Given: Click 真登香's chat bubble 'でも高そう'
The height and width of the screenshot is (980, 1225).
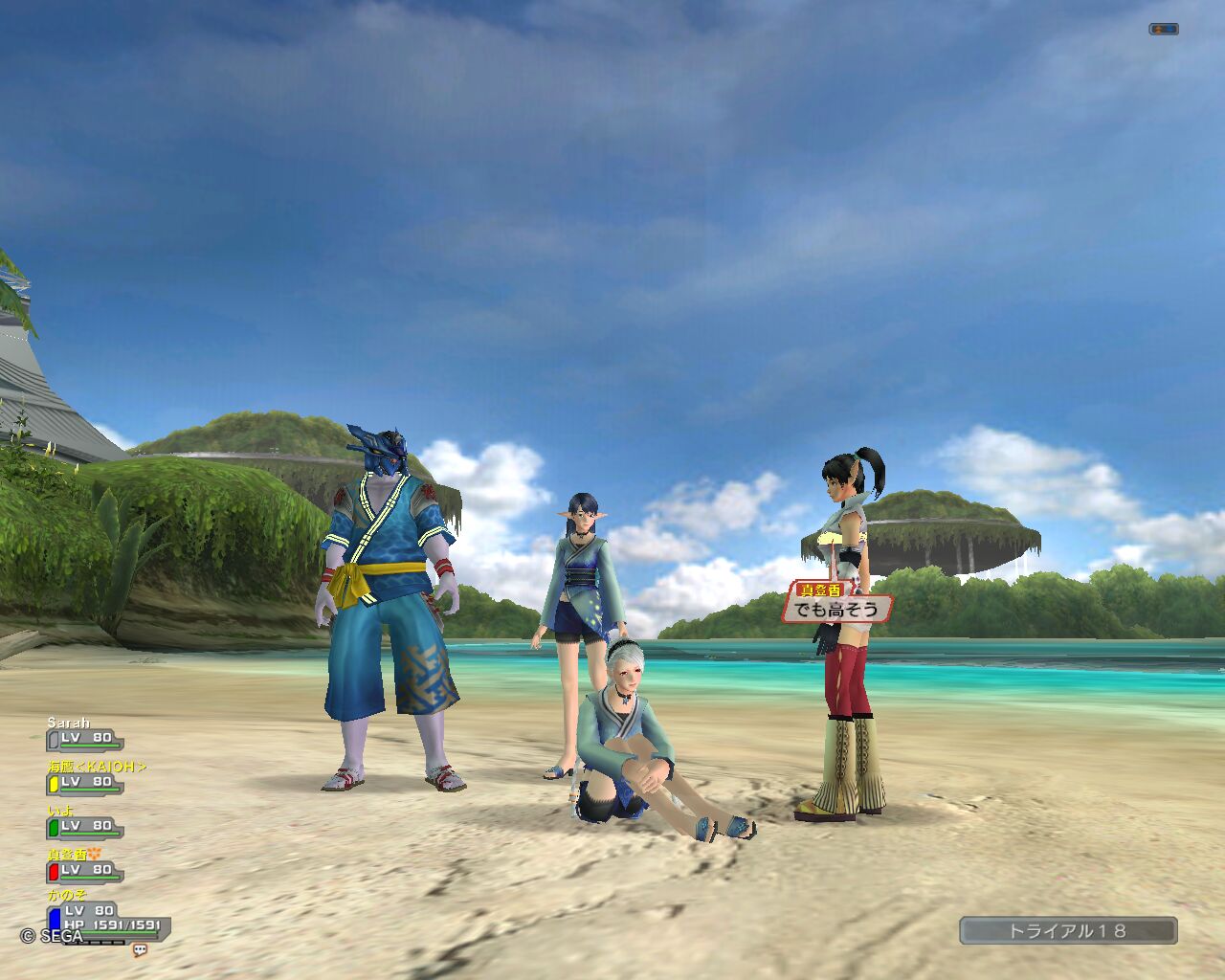Looking at the screenshot, I should coord(836,609).
